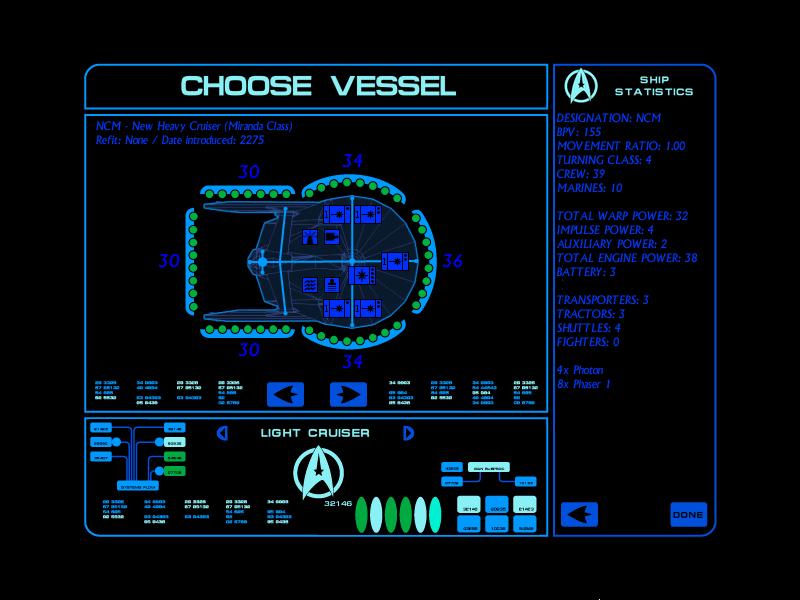The height and width of the screenshot is (600, 800).
Task: Select previous ship class before Light Cruiser
Action: pos(223,433)
